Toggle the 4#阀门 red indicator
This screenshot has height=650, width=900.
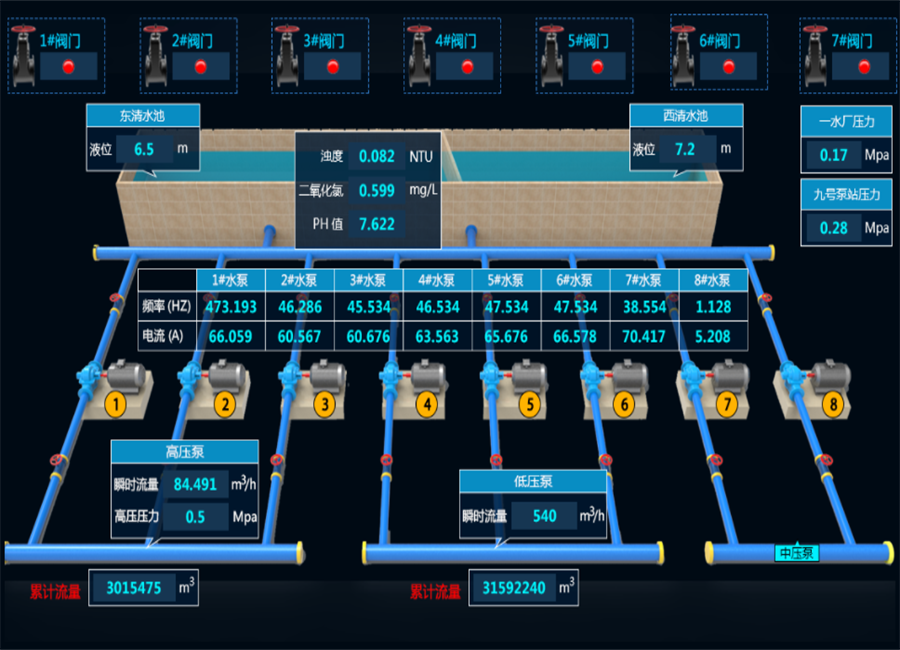point(466,67)
